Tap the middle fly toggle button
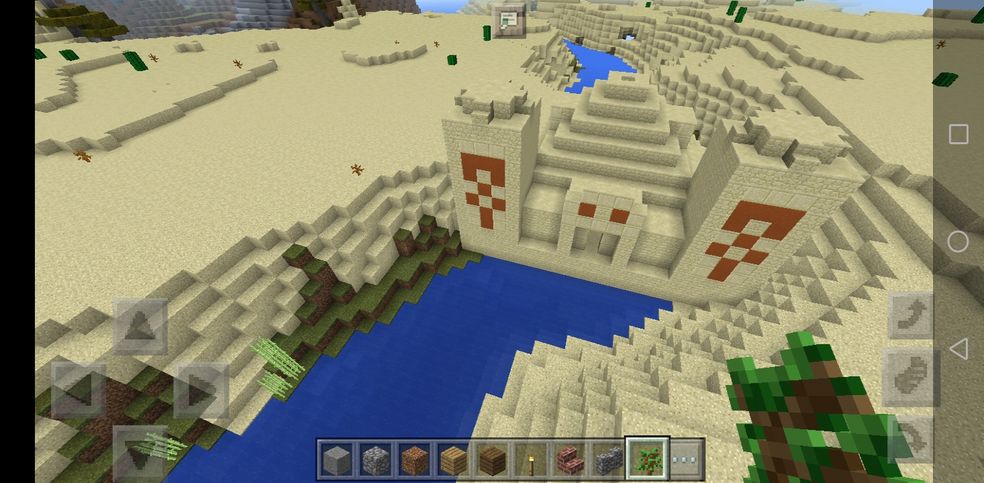This screenshot has width=984, height=483. coord(910,377)
